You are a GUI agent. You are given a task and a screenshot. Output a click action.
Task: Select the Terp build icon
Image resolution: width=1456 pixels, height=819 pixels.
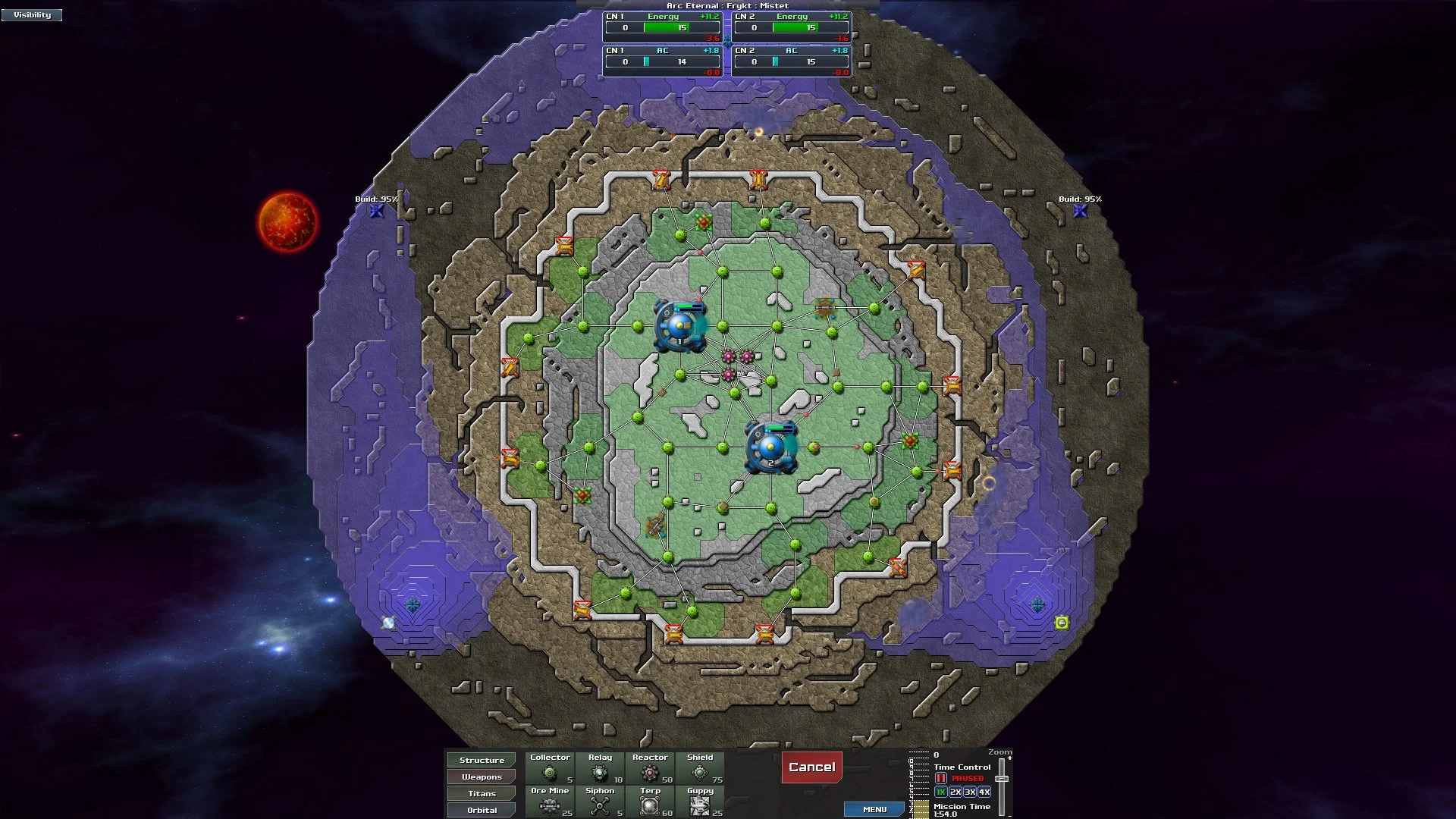[650, 804]
